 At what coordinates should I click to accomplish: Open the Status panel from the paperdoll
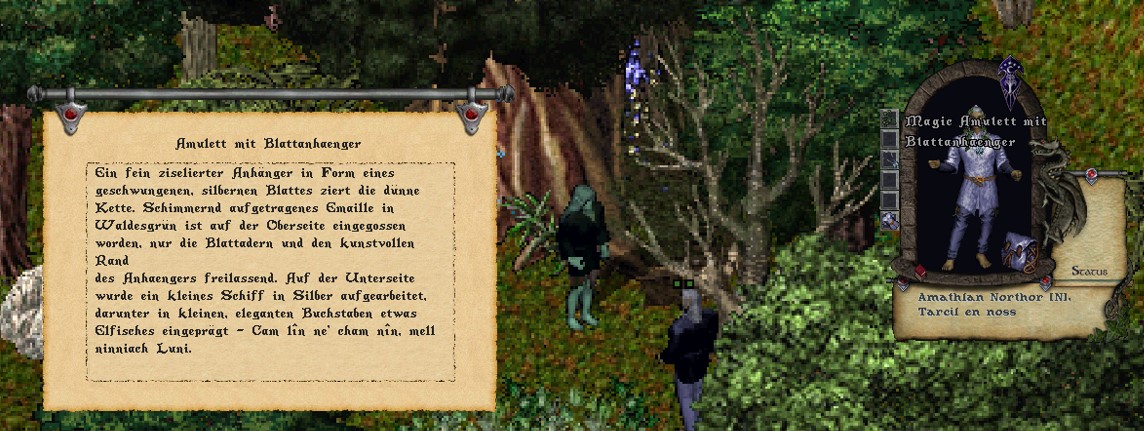[x=1088, y=271]
